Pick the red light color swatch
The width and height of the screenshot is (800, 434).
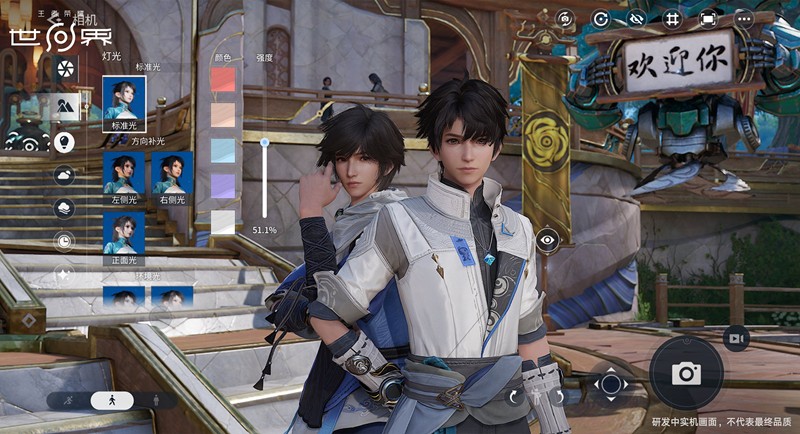pos(223,79)
